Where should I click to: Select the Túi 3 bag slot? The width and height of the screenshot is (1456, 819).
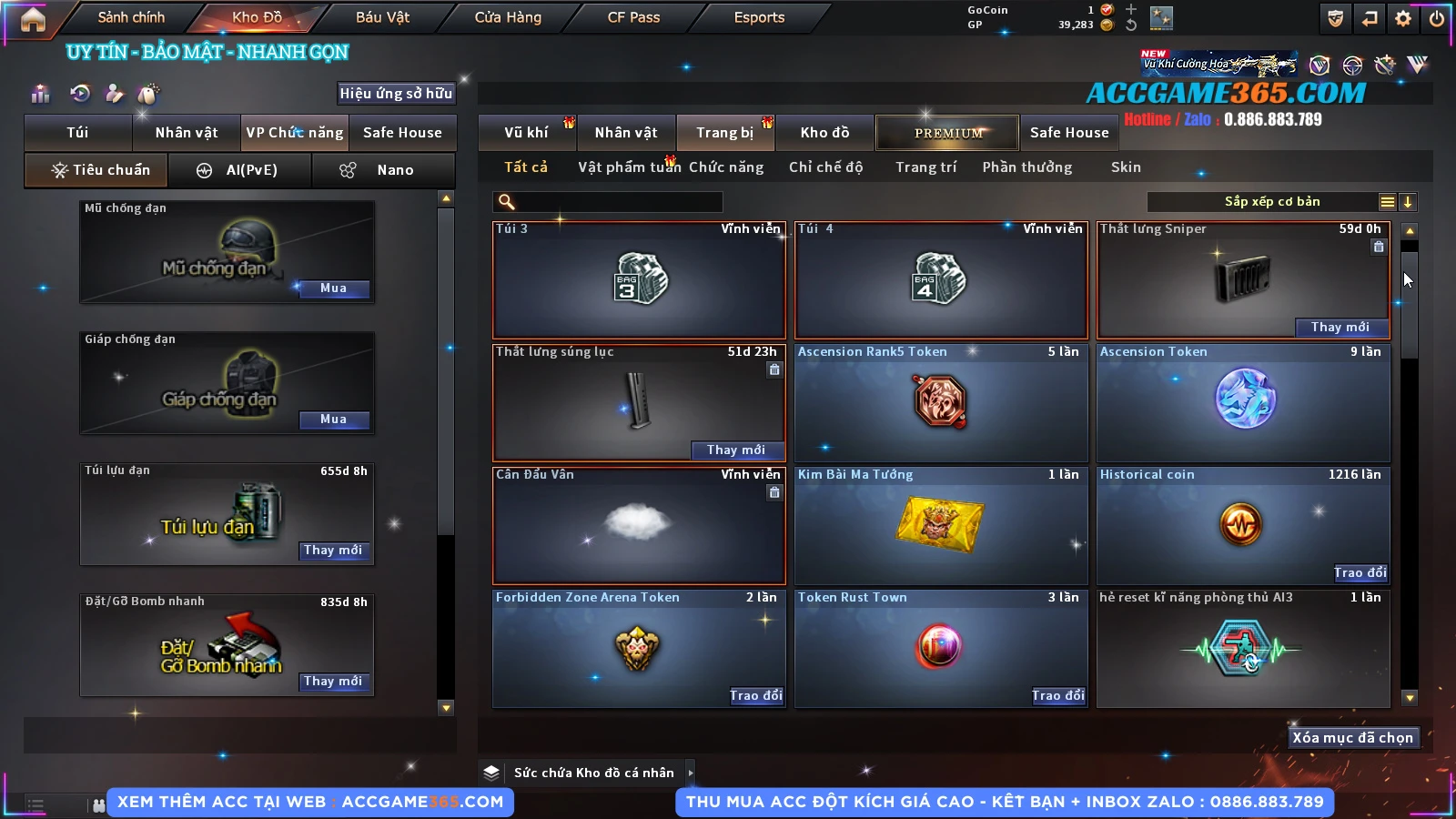tap(639, 279)
